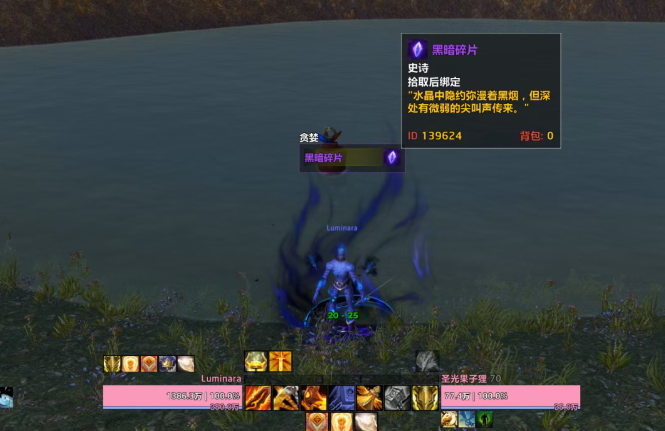Activate the blue armored figure ability
This screenshot has width=665, height=431.
(342, 397)
